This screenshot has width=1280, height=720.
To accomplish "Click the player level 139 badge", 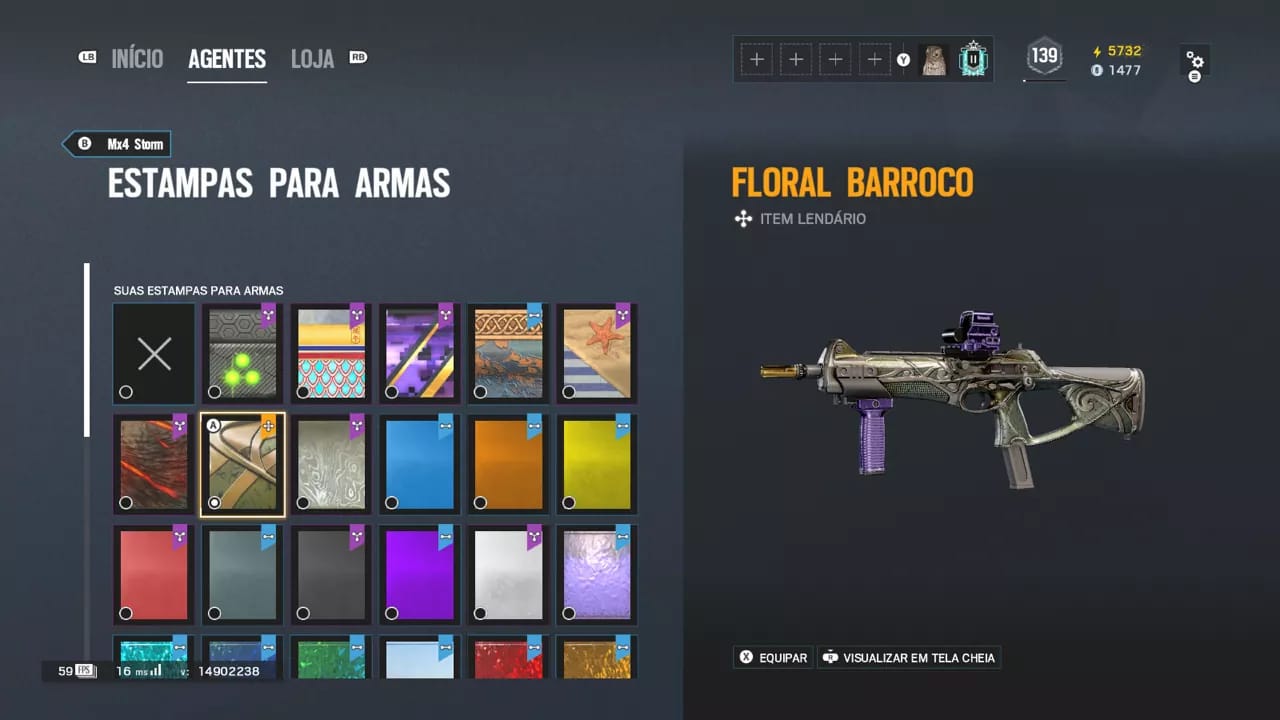I will (x=1044, y=57).
